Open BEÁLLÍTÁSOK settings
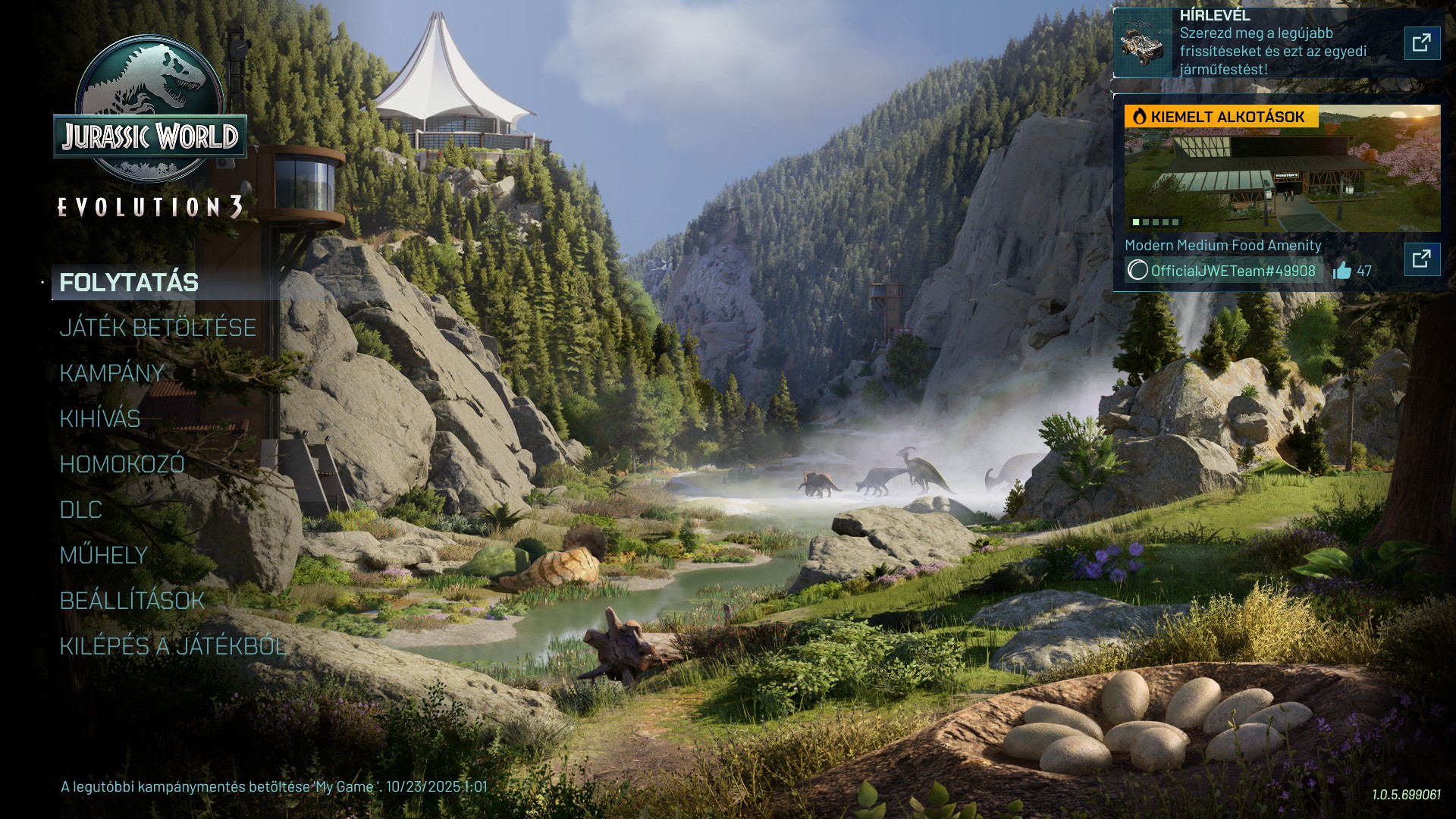The width and height of the screenshot is (1456, 819). point(132,601)
